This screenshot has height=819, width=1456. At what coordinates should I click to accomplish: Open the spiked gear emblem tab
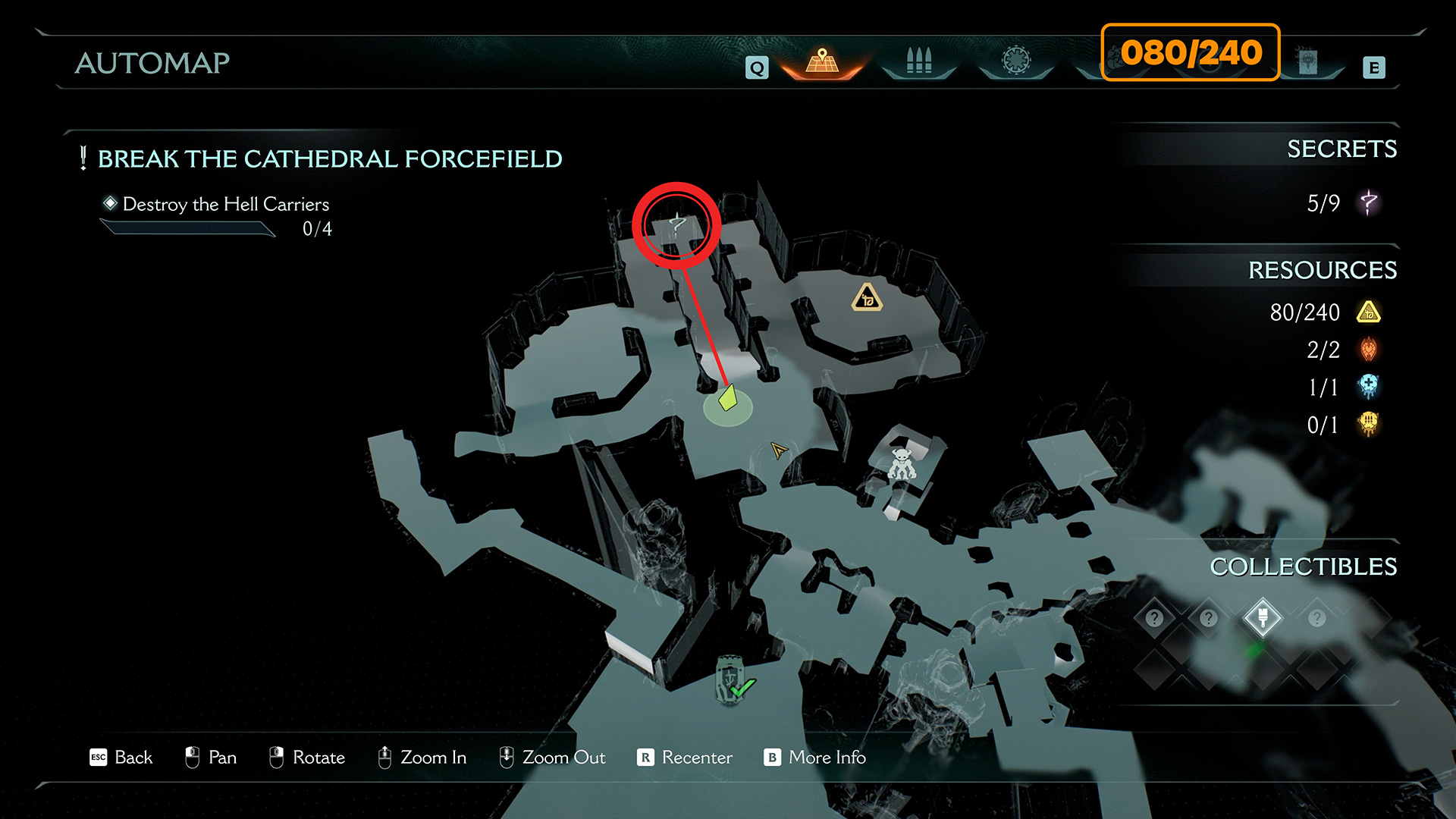click(1016, 61)
